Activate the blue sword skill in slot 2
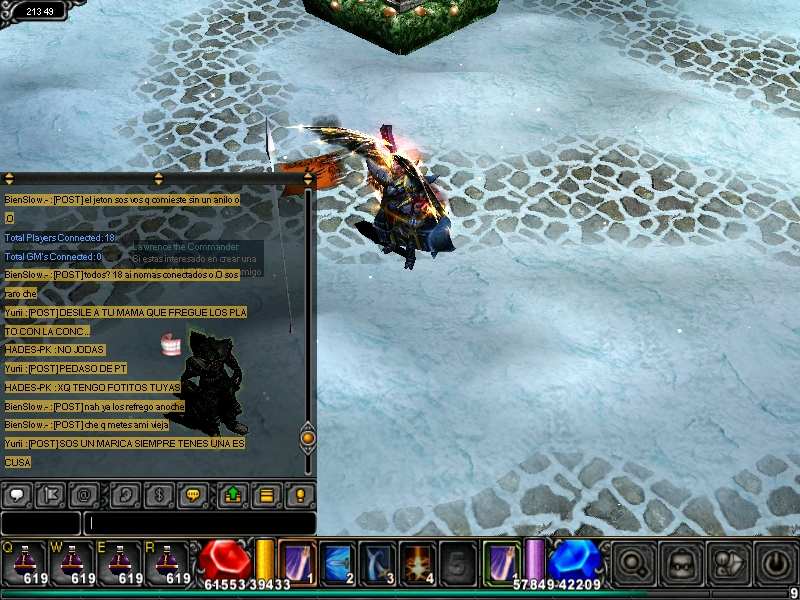This screenshot has width=800, height=600. tap(337, 561)
